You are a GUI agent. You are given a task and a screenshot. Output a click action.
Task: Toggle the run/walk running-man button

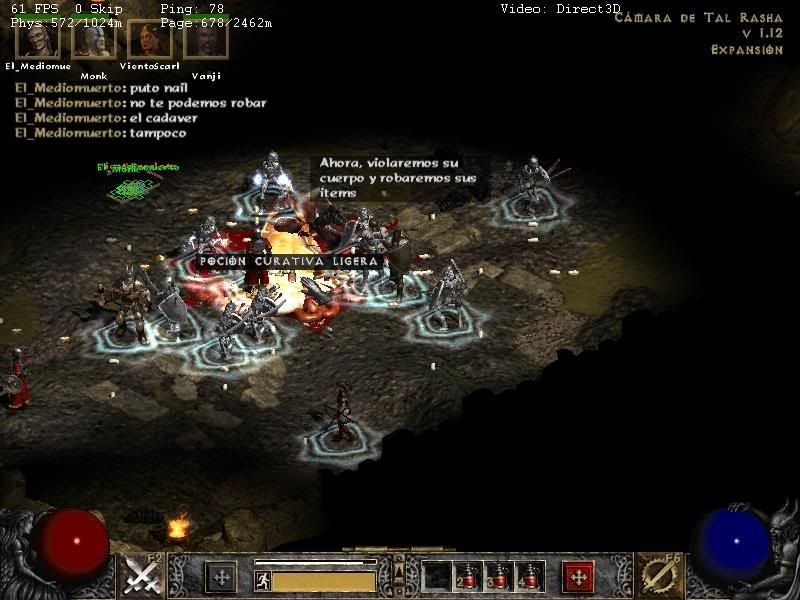point(262,580)
